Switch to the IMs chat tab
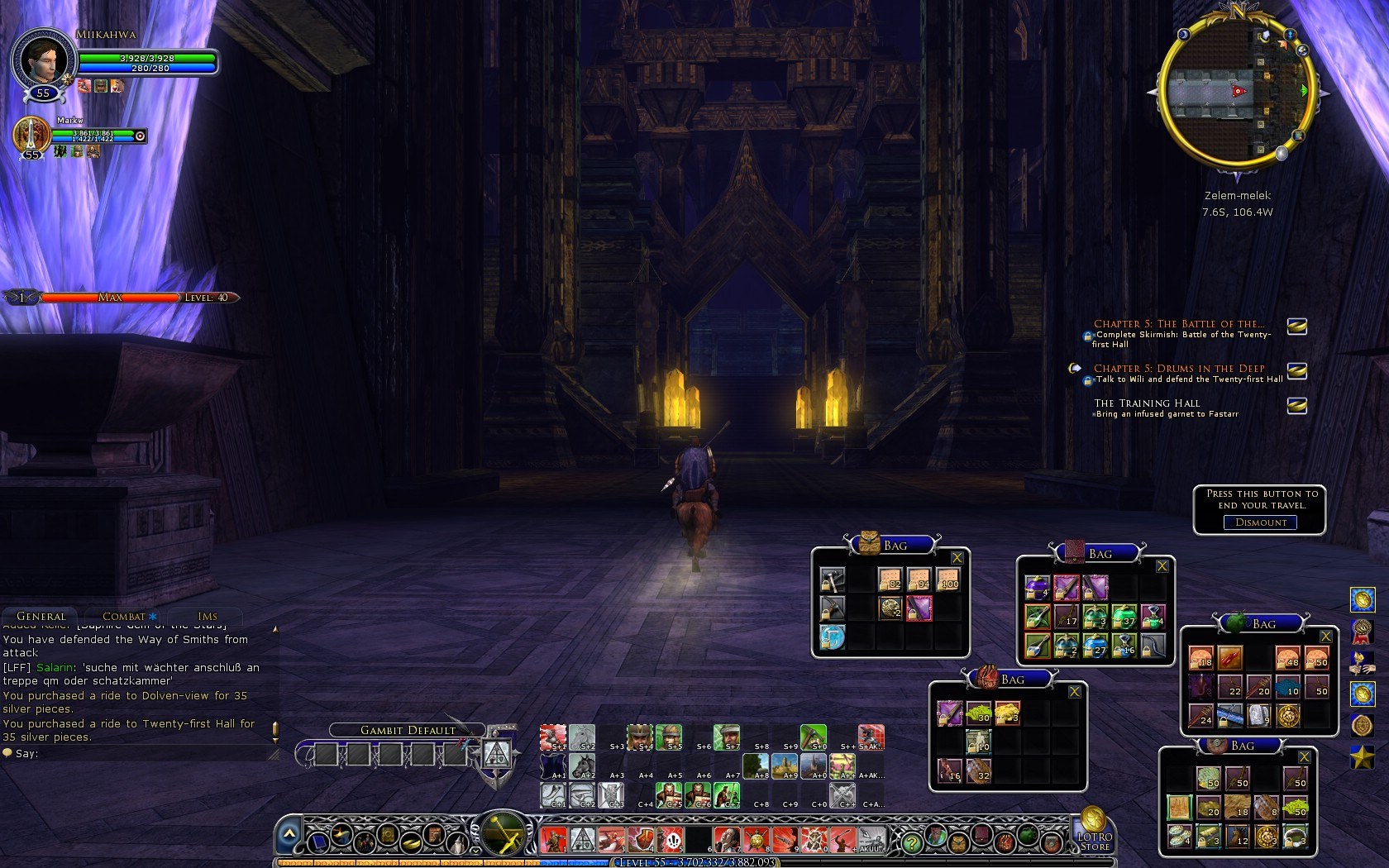 (x=208, y=616)
